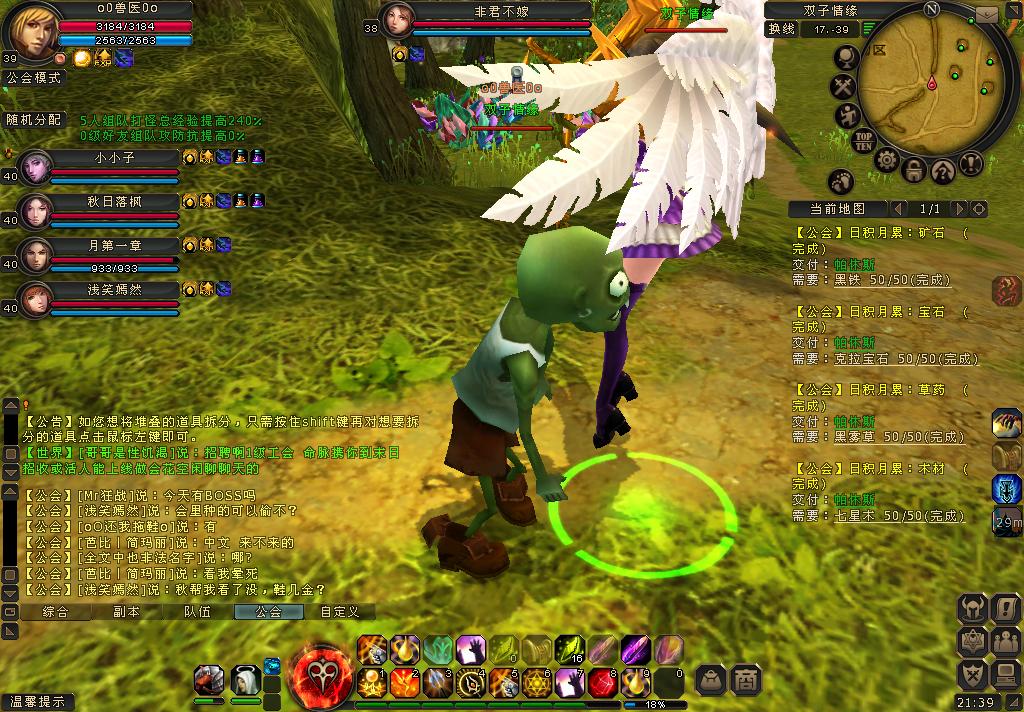
Task: Click the 随机分配 loot distribution button
Action: (x=34, y=120)
